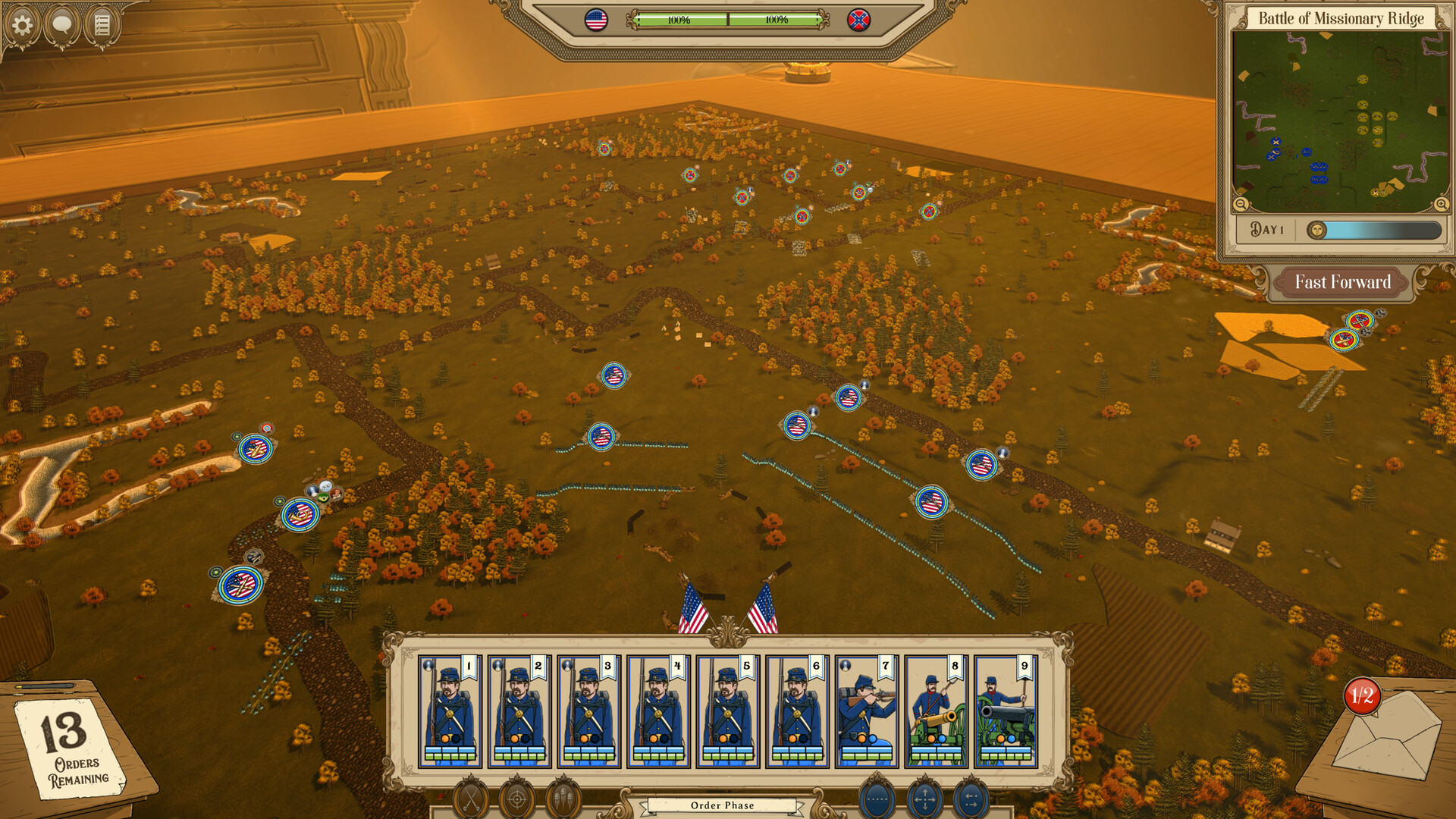Viewport: 1456px width, 819px height.
Task: Click the 13 Orders Remaining notepad
Action: (x=68, y=751)
